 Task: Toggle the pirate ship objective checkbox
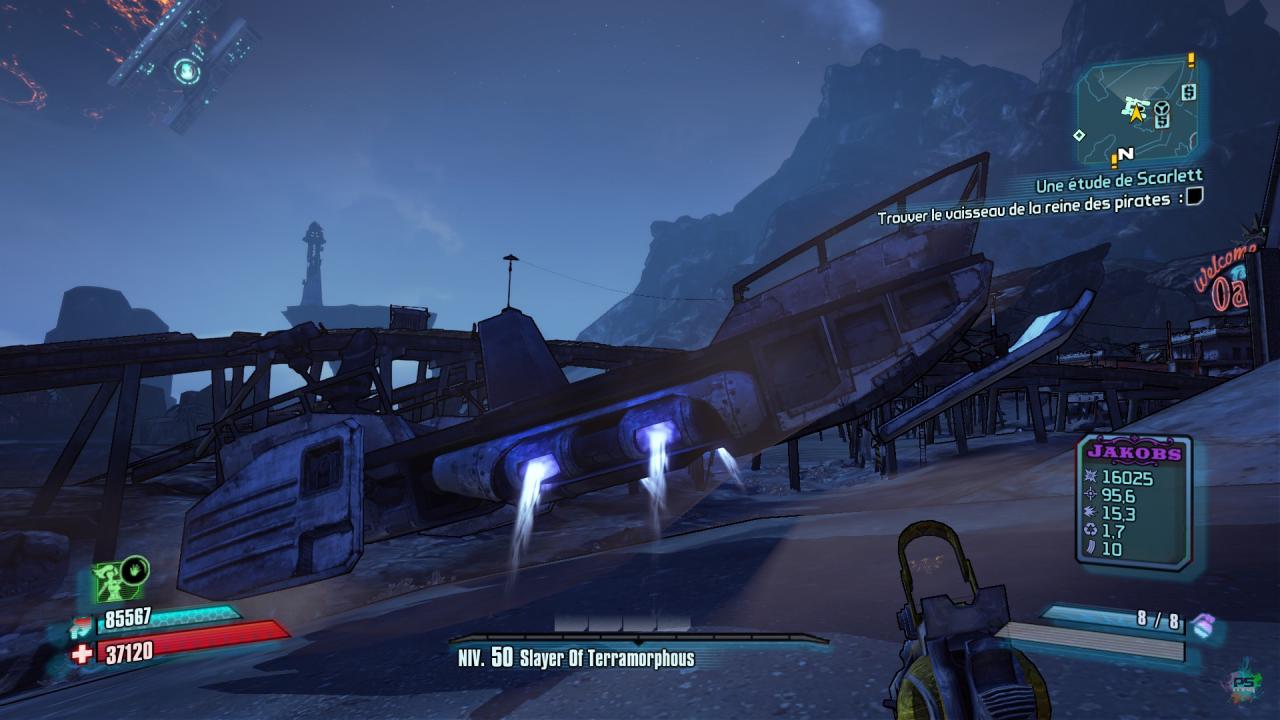1194,198
